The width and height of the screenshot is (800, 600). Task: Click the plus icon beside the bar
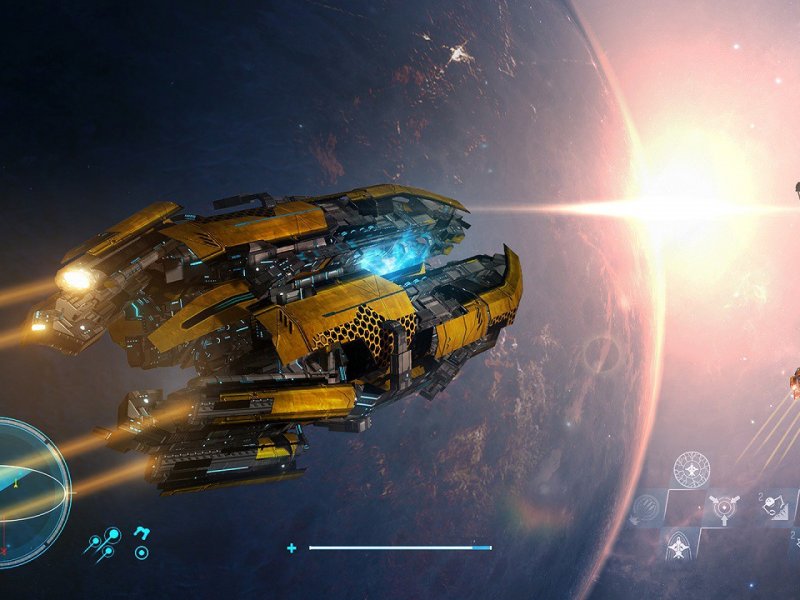(x=291, y=548)
